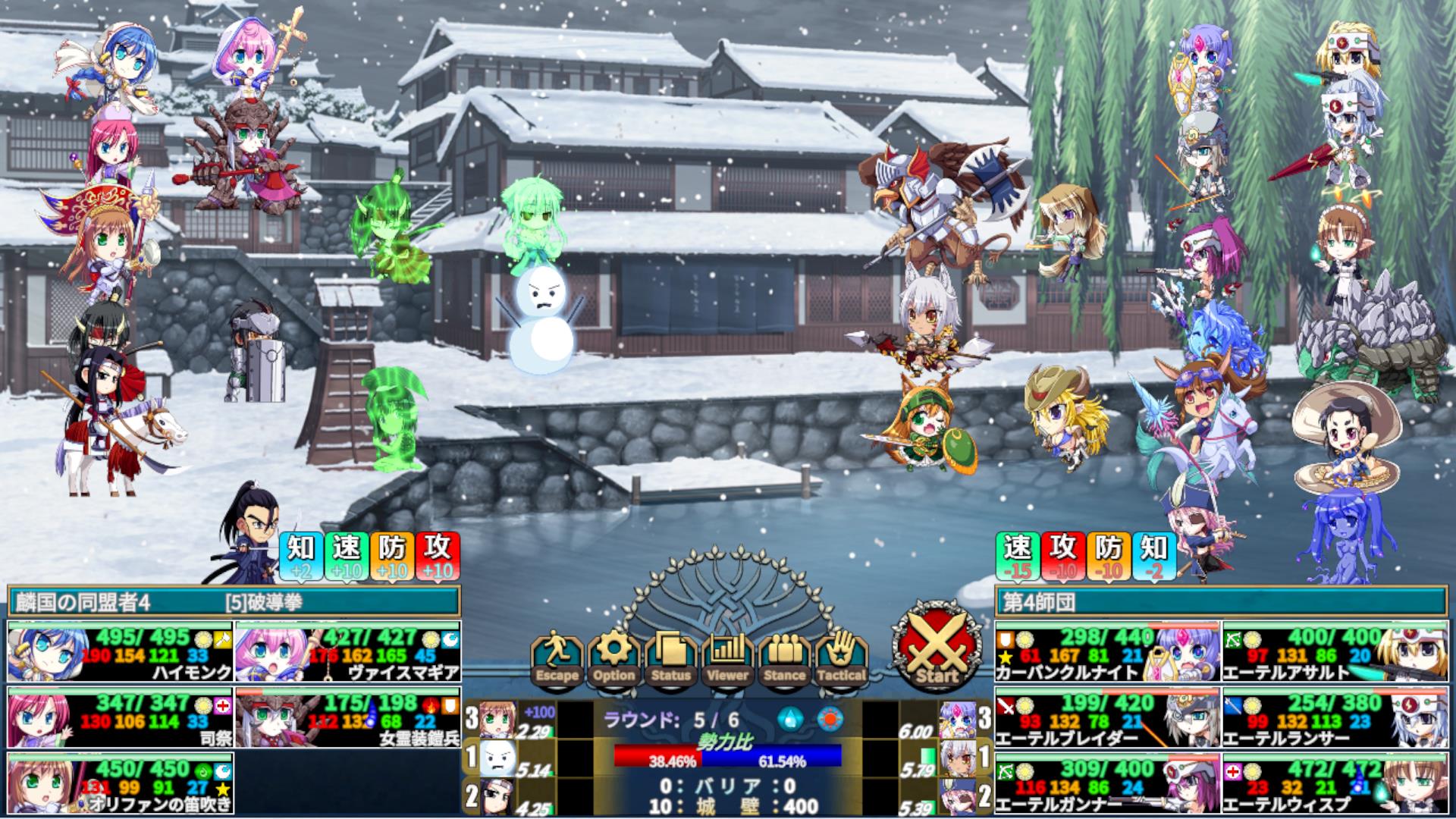Select enemy エーテルブレイダー panel
Screen dimensions: 1456x819
pos(1107,718)
